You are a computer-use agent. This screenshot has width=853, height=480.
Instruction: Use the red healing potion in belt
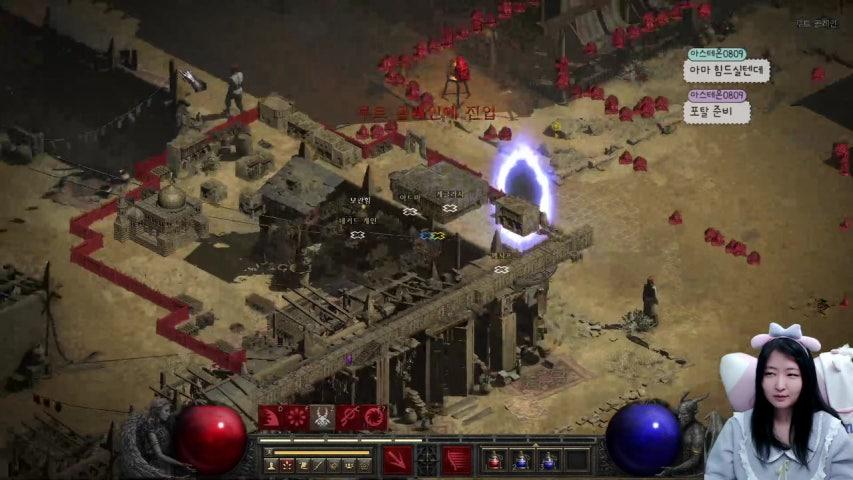494,460
